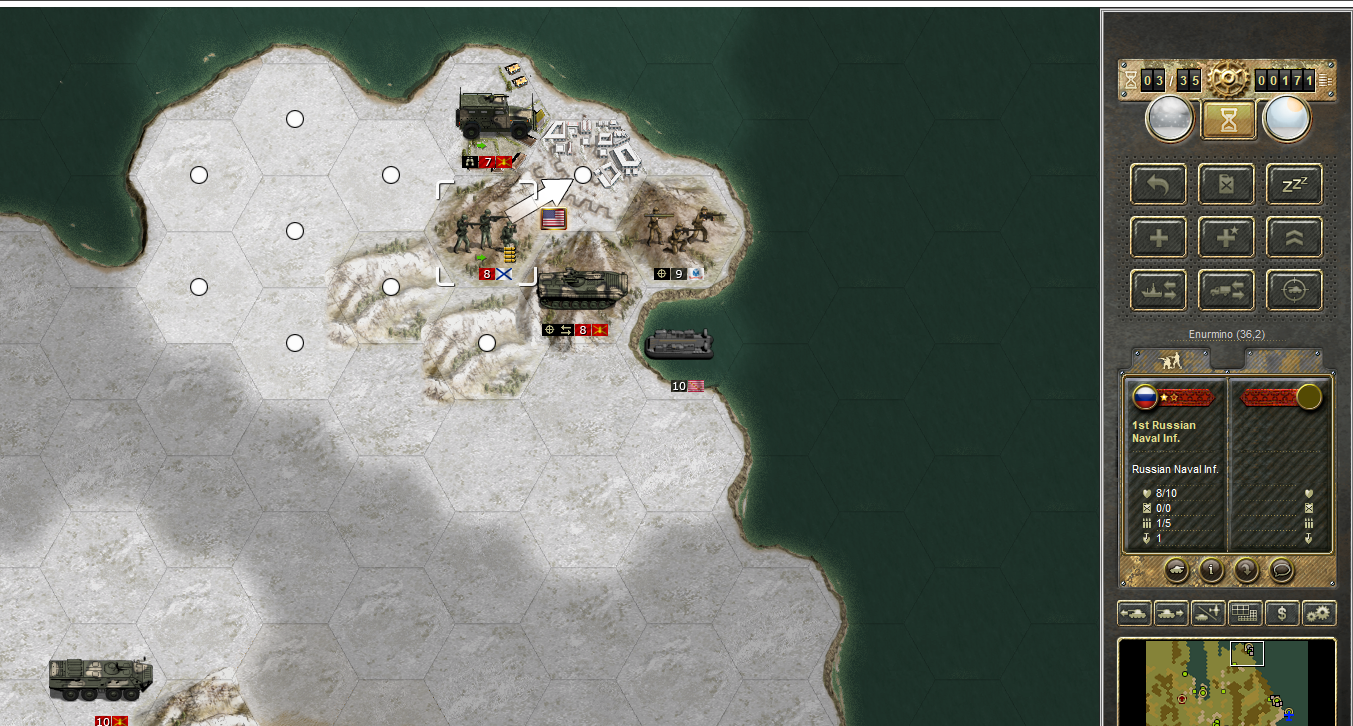Viewport: 1353px width, 726px height.
Task: Click the round tank icon button below unit stats
Action: click(x=1178, y=571)
